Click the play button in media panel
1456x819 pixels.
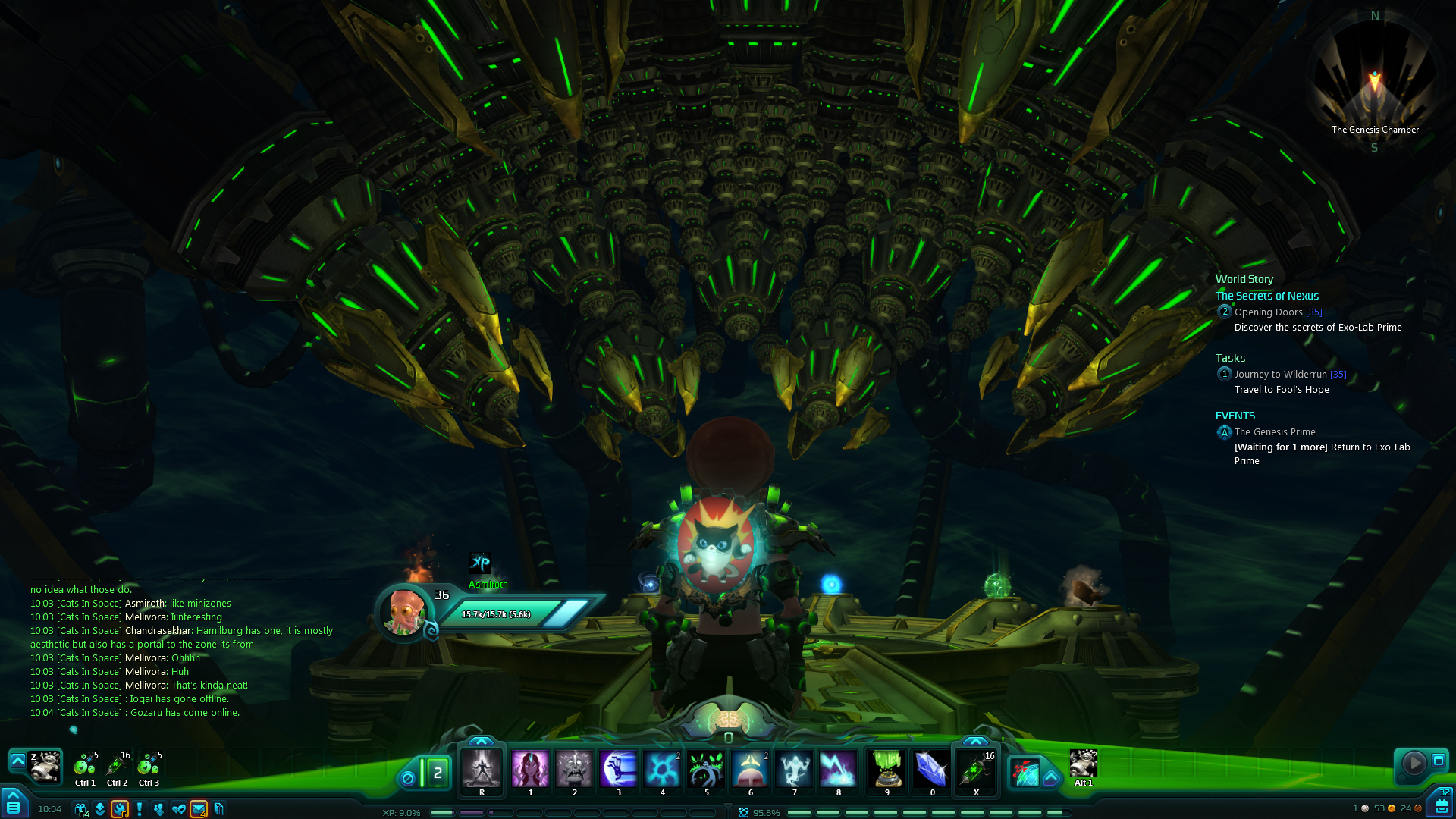[1414, 762]
